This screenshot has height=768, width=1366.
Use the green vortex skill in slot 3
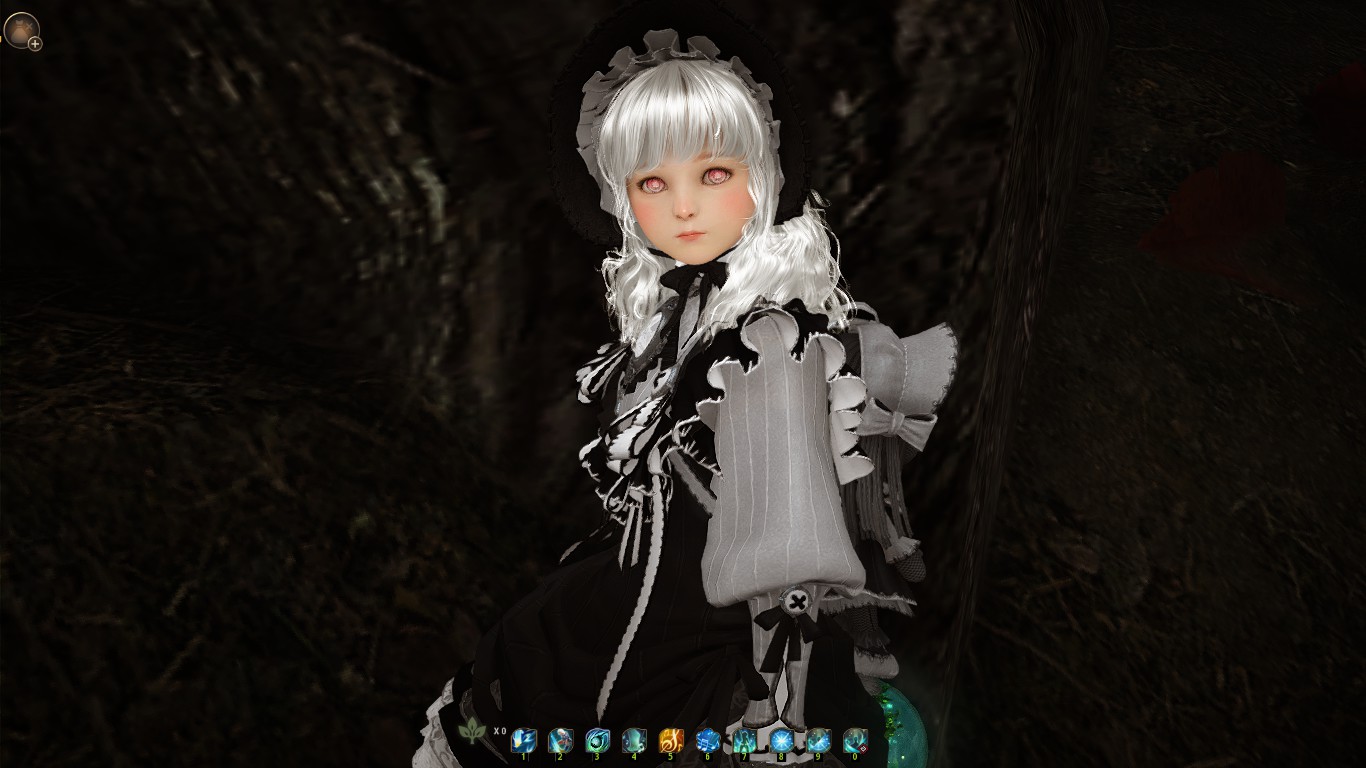(x=596, y=741)
